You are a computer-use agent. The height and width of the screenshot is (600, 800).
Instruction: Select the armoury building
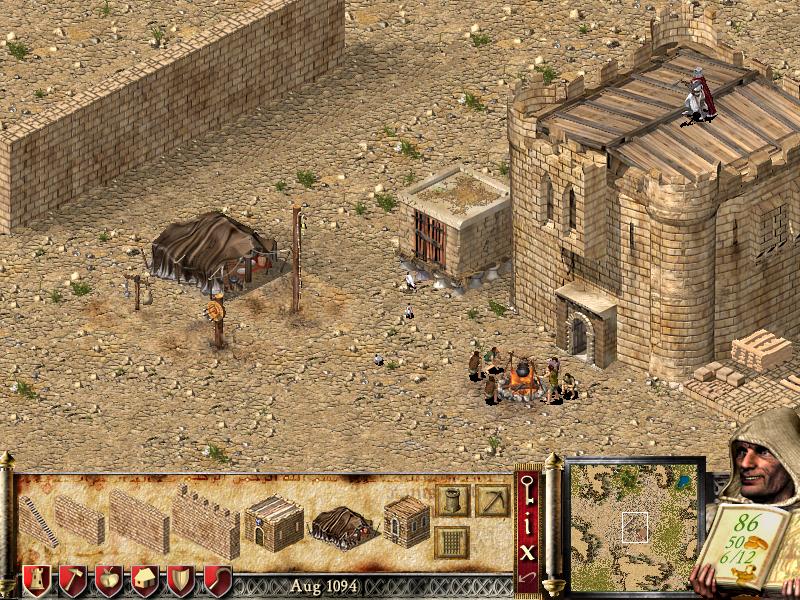pyautogui.click(x=406, y=520)
